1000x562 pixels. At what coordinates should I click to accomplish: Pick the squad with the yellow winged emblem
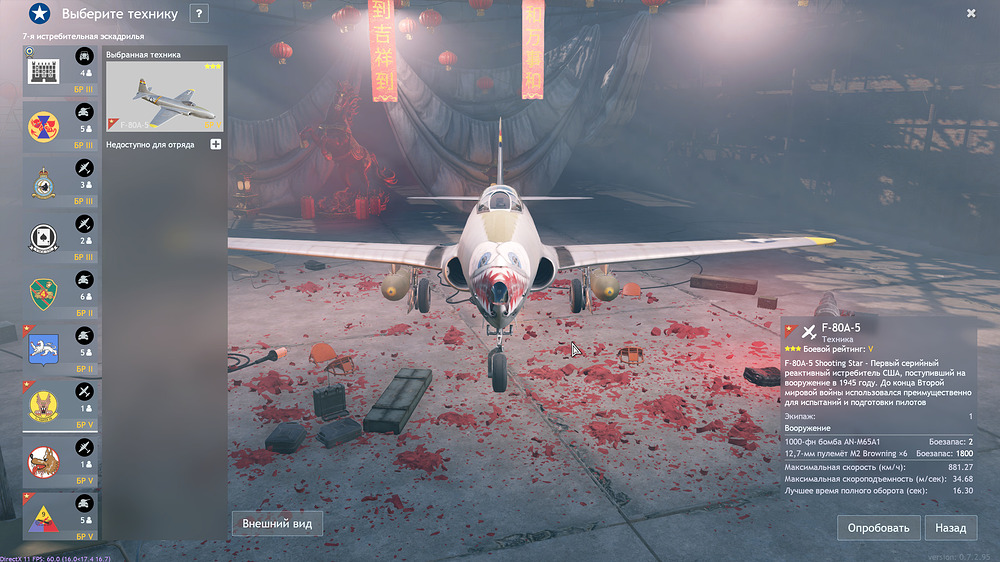click(x=61, y=406)
